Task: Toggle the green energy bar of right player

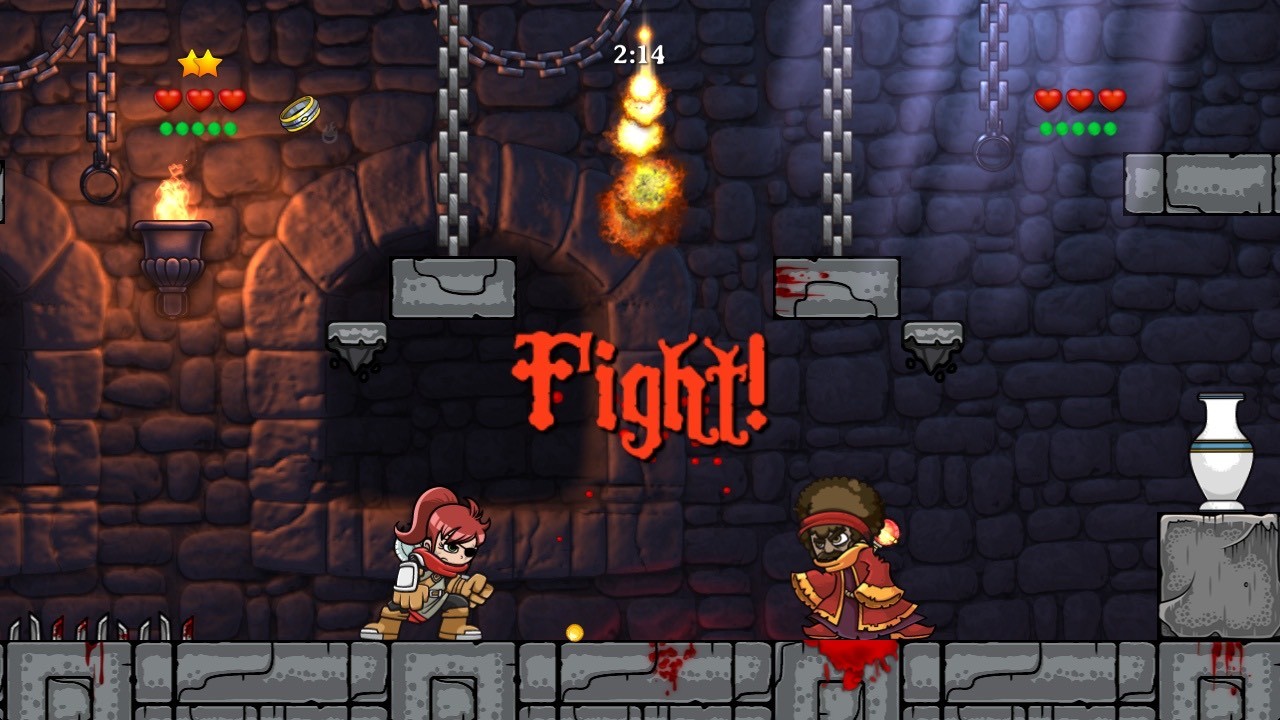Action: [1075, 128]
